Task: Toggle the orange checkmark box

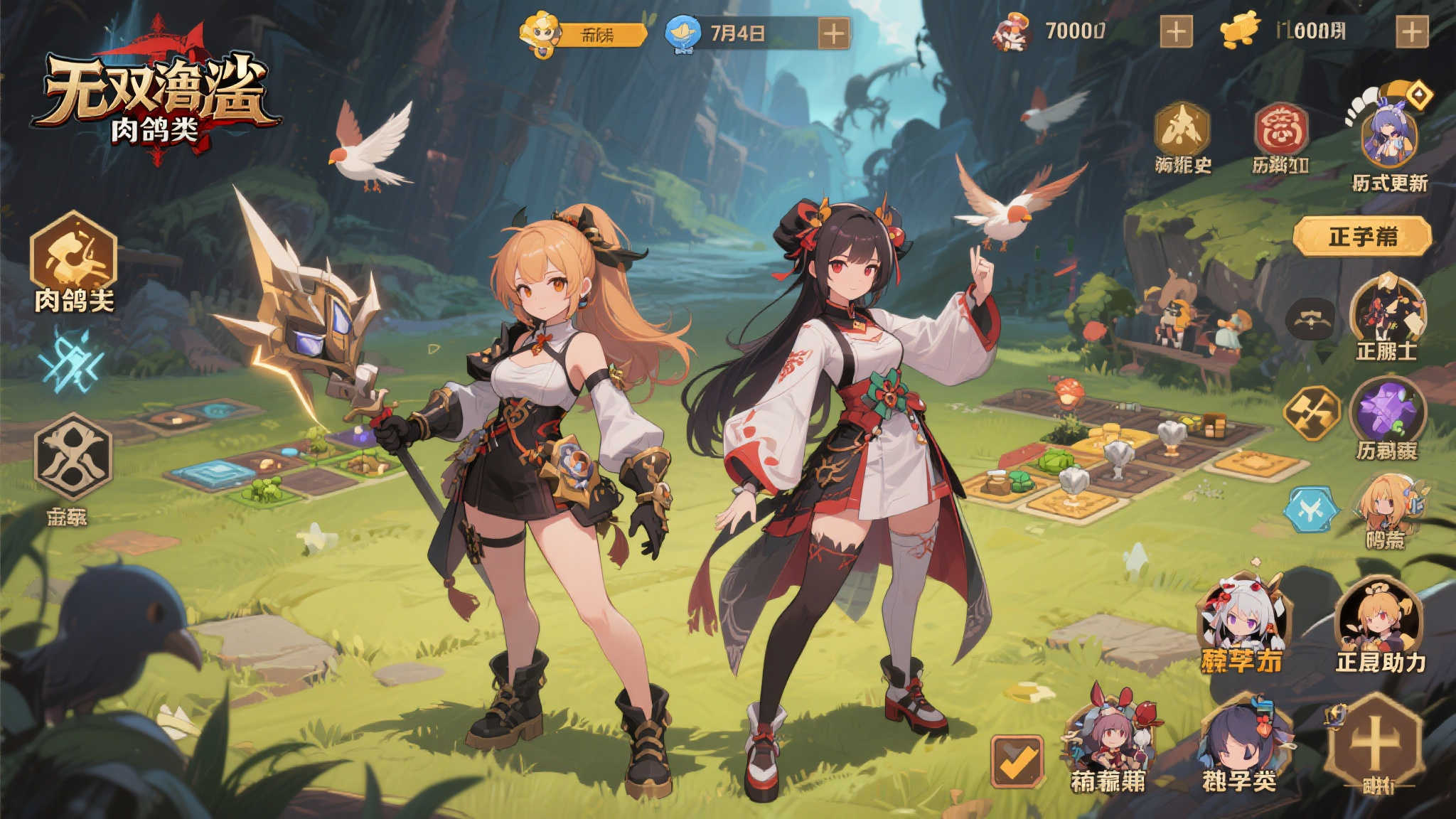Action: 1017,761
